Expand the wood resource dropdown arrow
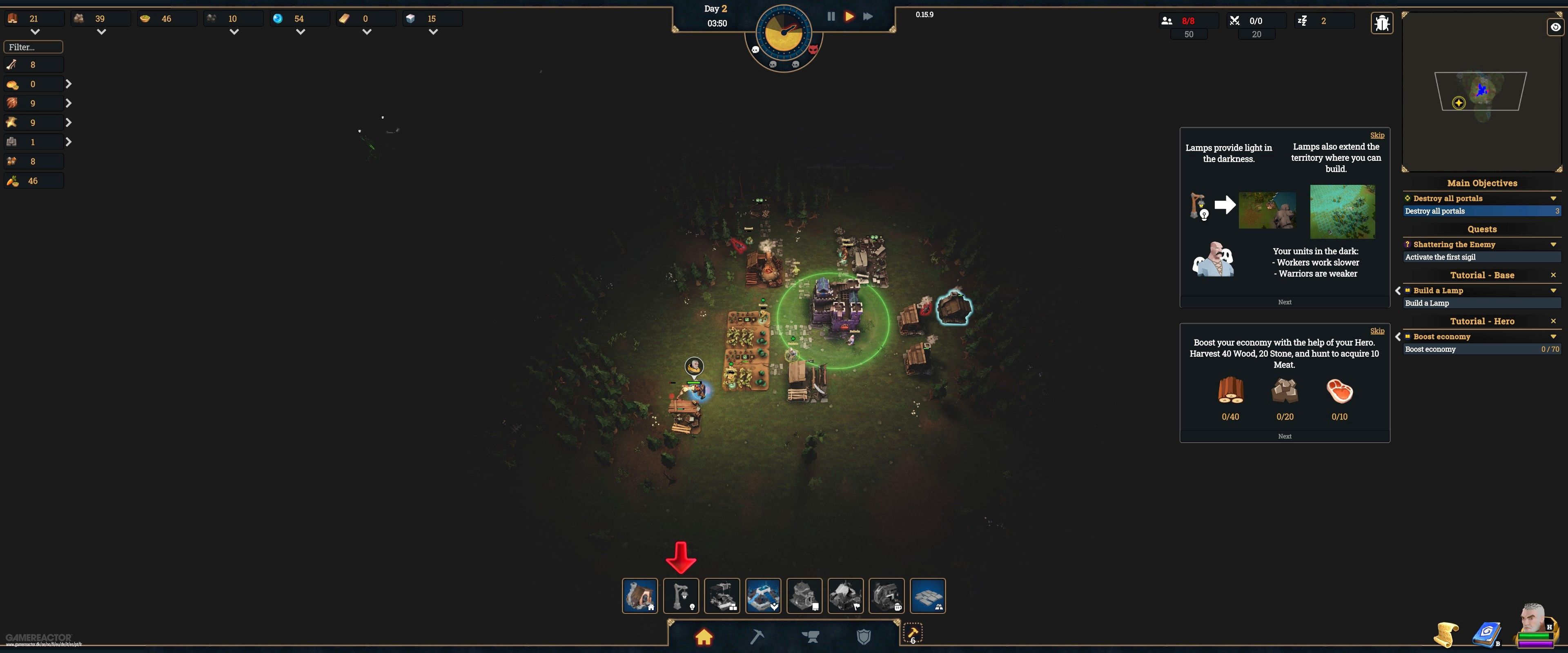This screenshot has width=1568, height=653. 35,32
